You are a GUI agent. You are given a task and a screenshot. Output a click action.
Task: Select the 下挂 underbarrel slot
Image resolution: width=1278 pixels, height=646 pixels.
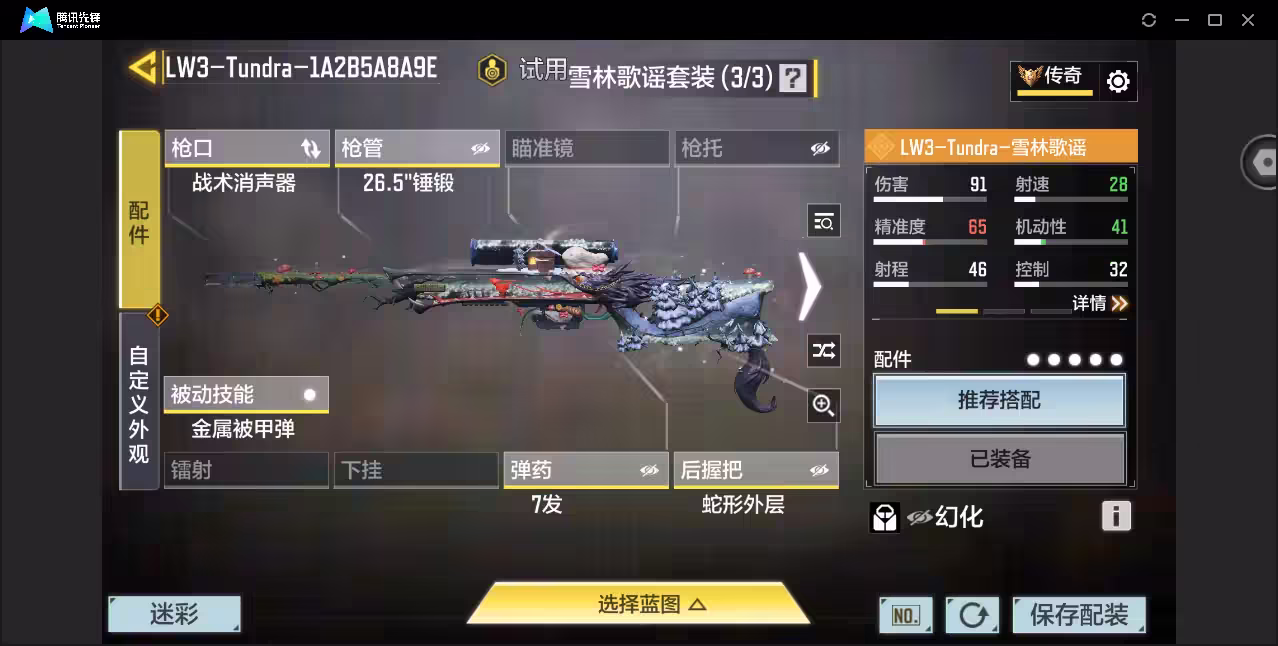click(x=416, y=470)
